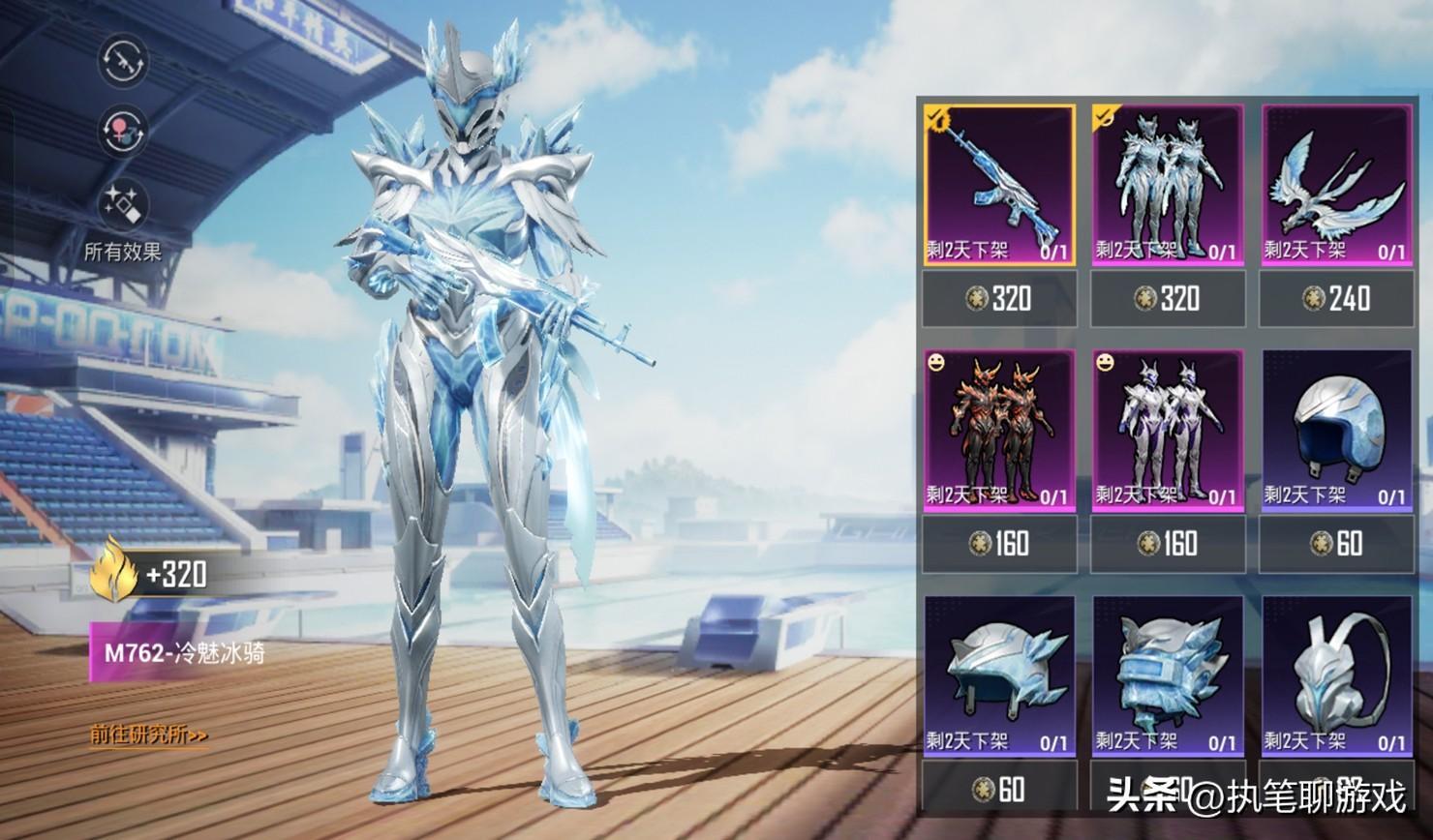Toggle the weapon swap preview icon

coord(123,60)
